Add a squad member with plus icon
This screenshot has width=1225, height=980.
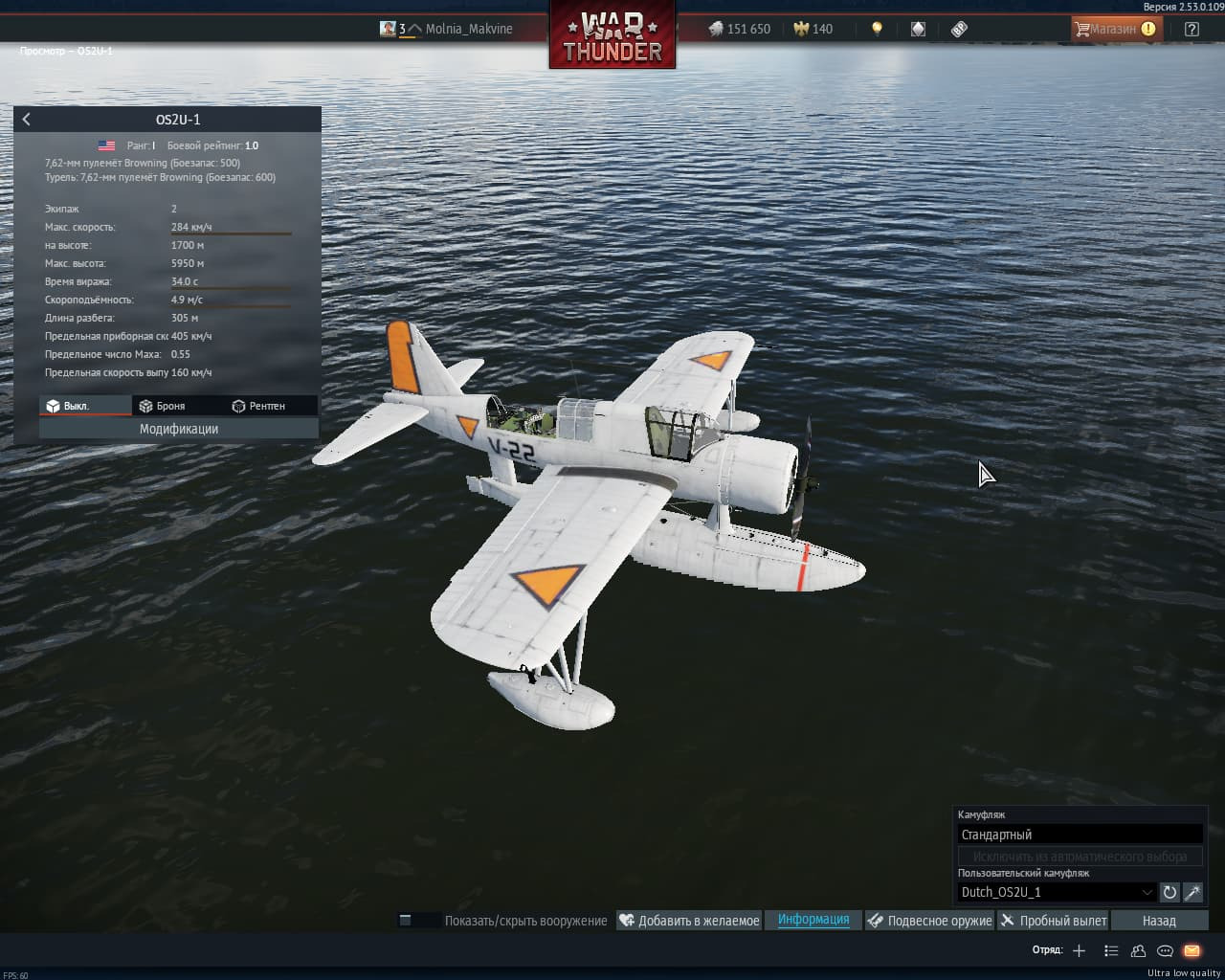[1079, 950]
